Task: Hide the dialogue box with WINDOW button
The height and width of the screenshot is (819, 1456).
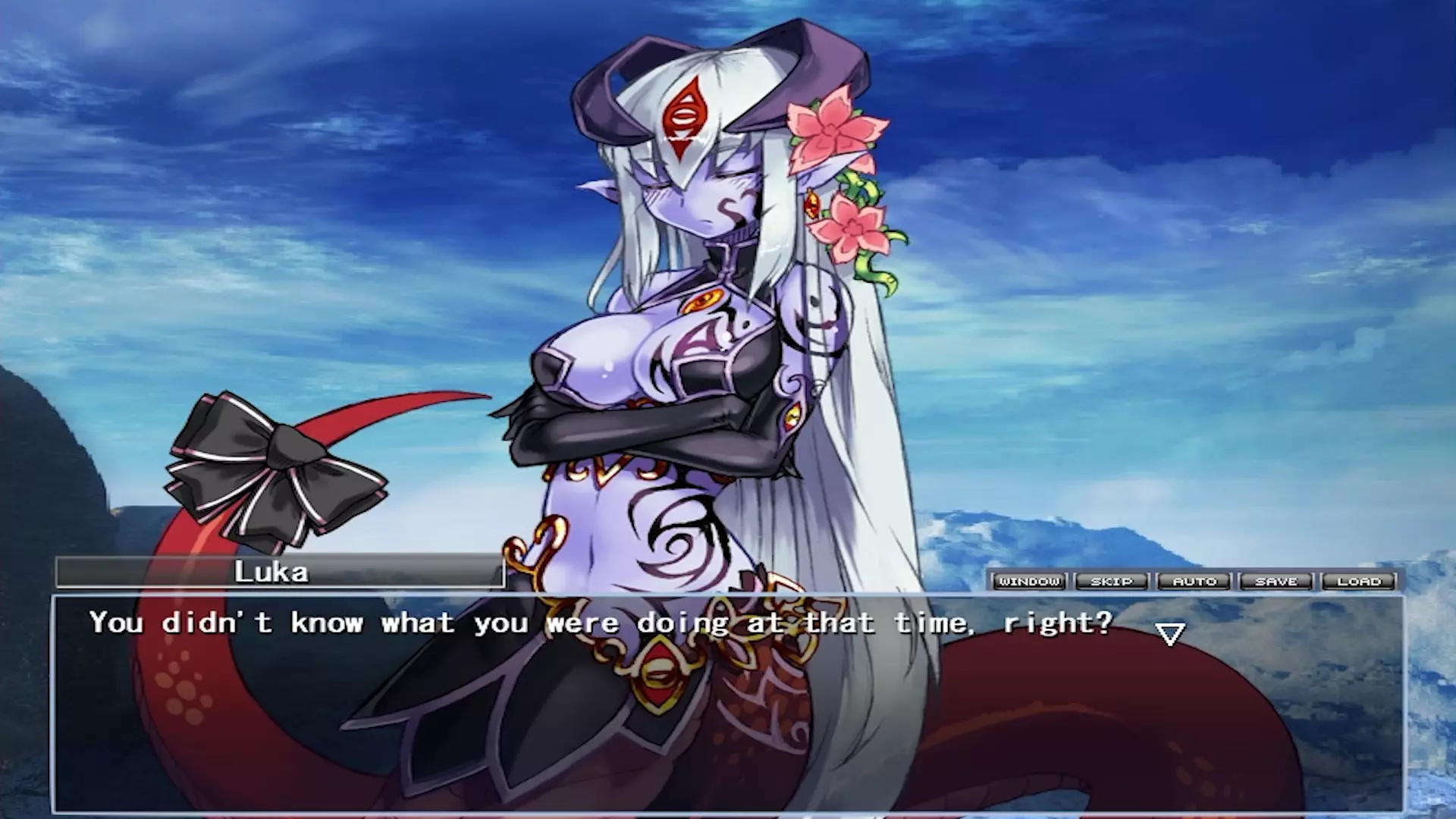Action: tap(1029, 582)
